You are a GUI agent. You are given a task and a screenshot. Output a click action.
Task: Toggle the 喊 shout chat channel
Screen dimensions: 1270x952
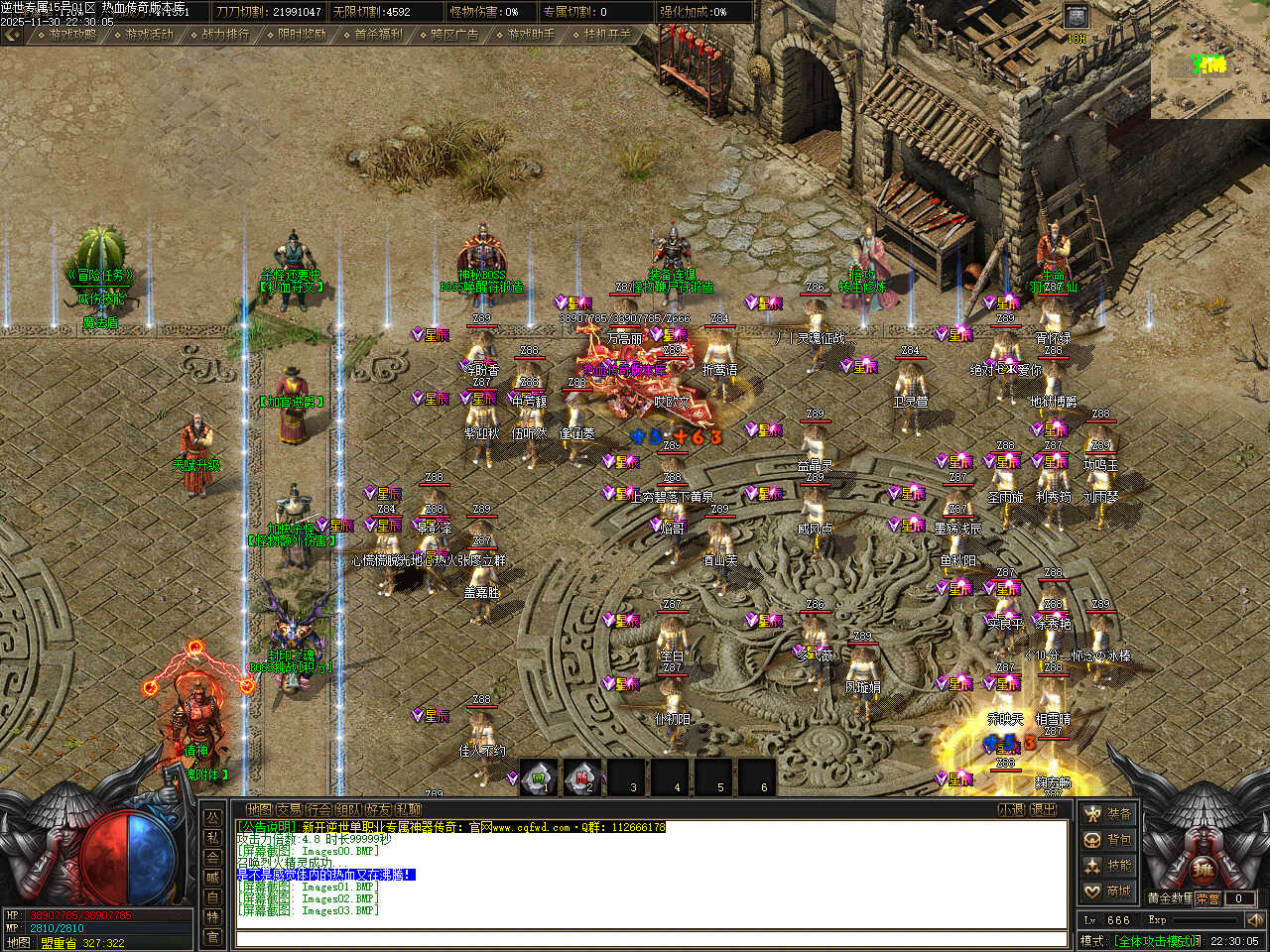click(x=212, y=877)
